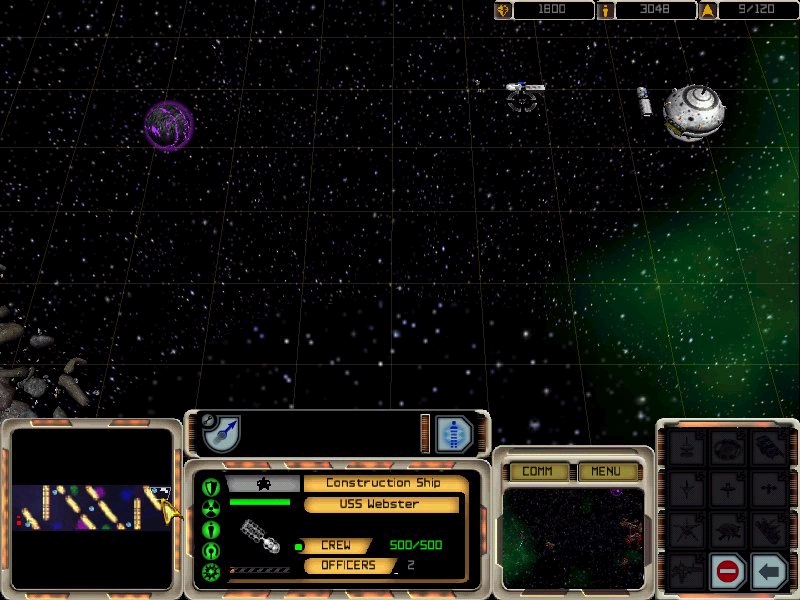Open the COMM panel
Screen dimensions: 800x600
(x=538, y=471)
